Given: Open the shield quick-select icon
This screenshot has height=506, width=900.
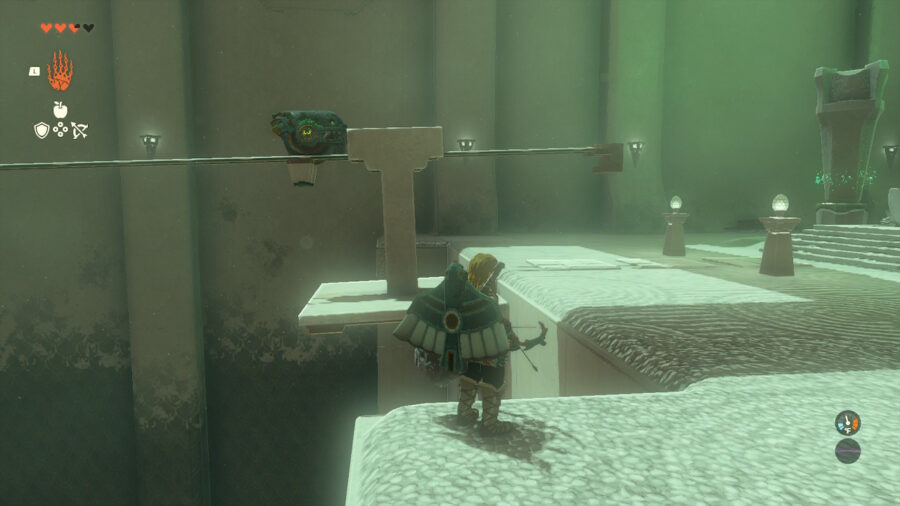Looking at the screenshot, I should tap(41, 130).
